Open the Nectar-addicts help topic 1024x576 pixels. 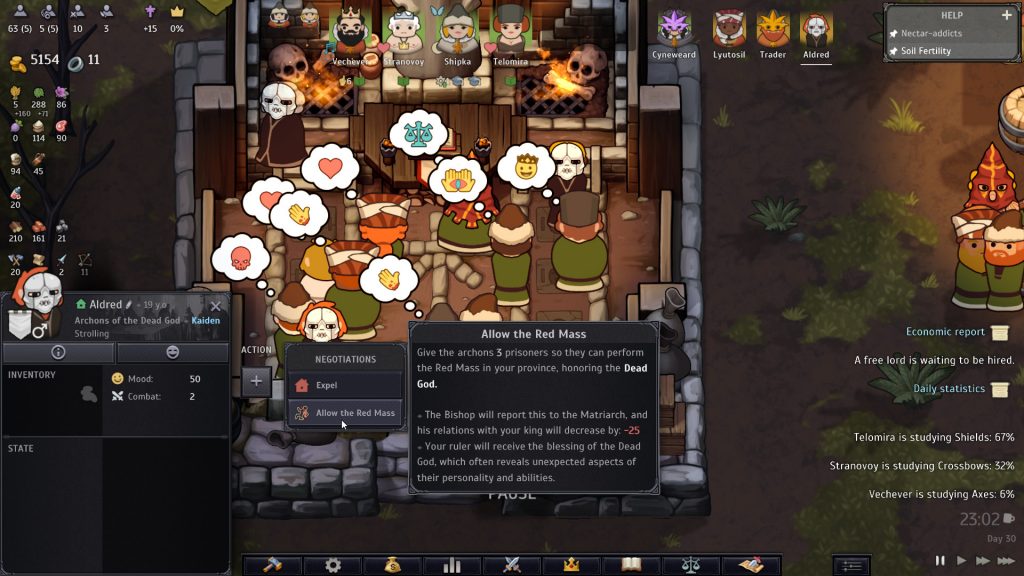pos(931,34)
